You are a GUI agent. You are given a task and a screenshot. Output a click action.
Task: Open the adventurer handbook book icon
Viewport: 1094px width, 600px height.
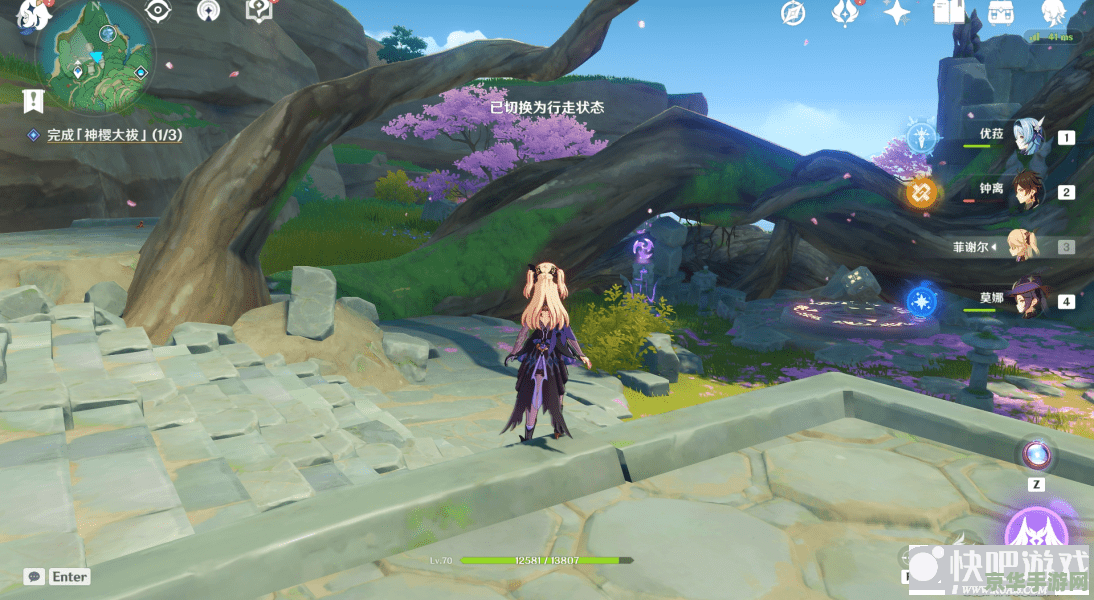(948, 13)
